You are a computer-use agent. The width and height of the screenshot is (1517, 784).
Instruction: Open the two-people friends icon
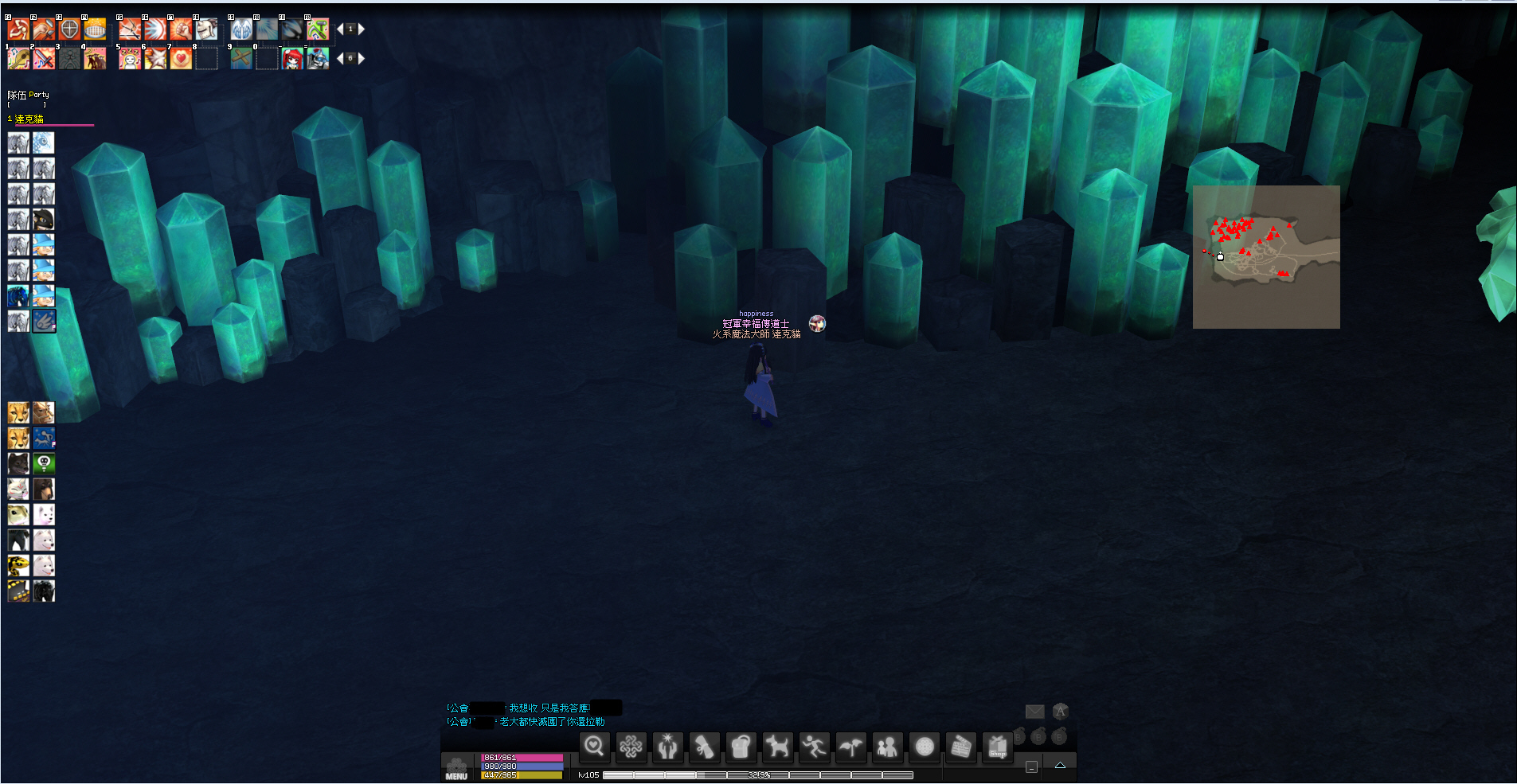(x=887, y=747)
